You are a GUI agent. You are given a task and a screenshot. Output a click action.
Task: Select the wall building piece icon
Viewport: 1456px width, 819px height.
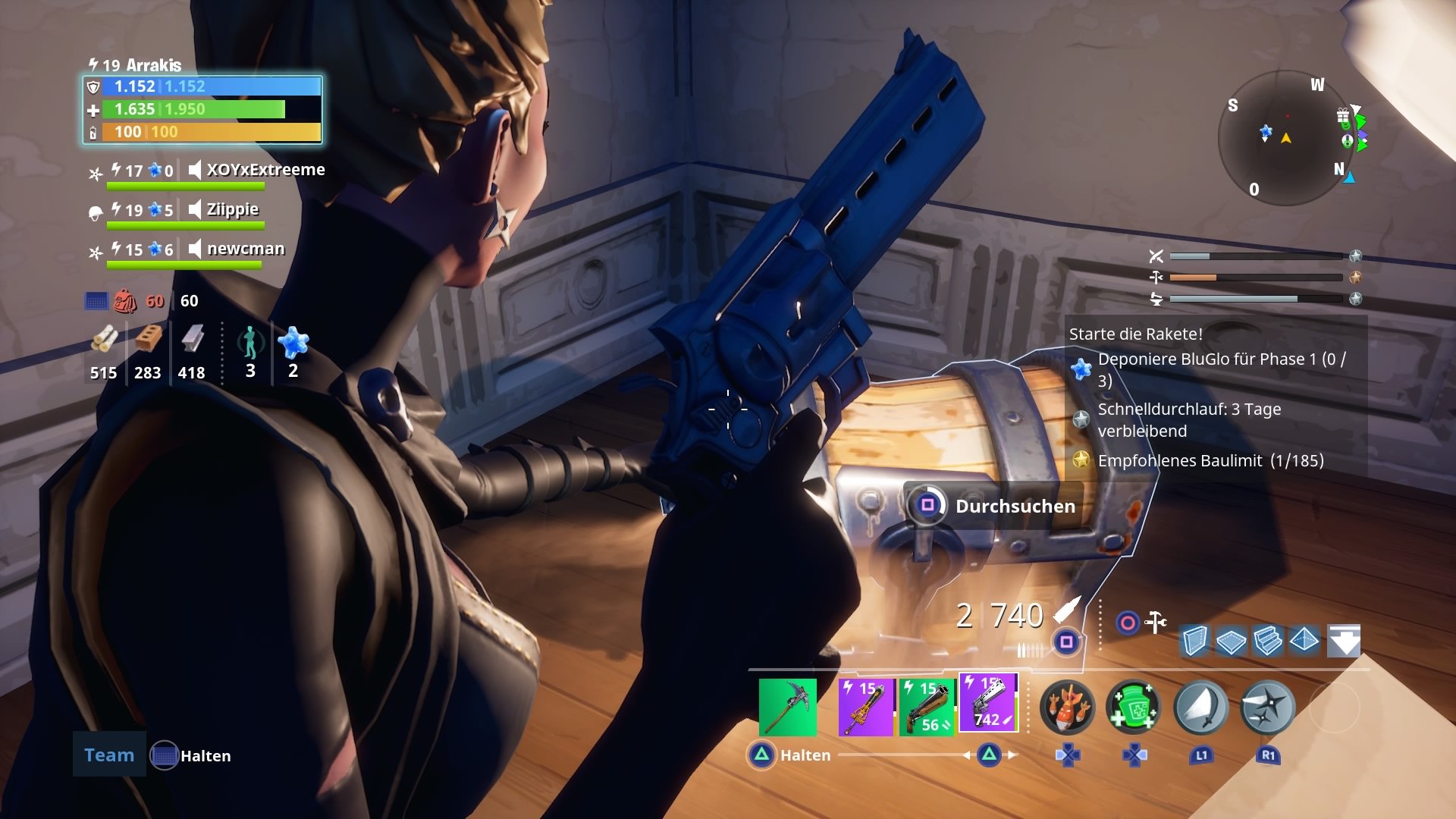coord(1194,641)
